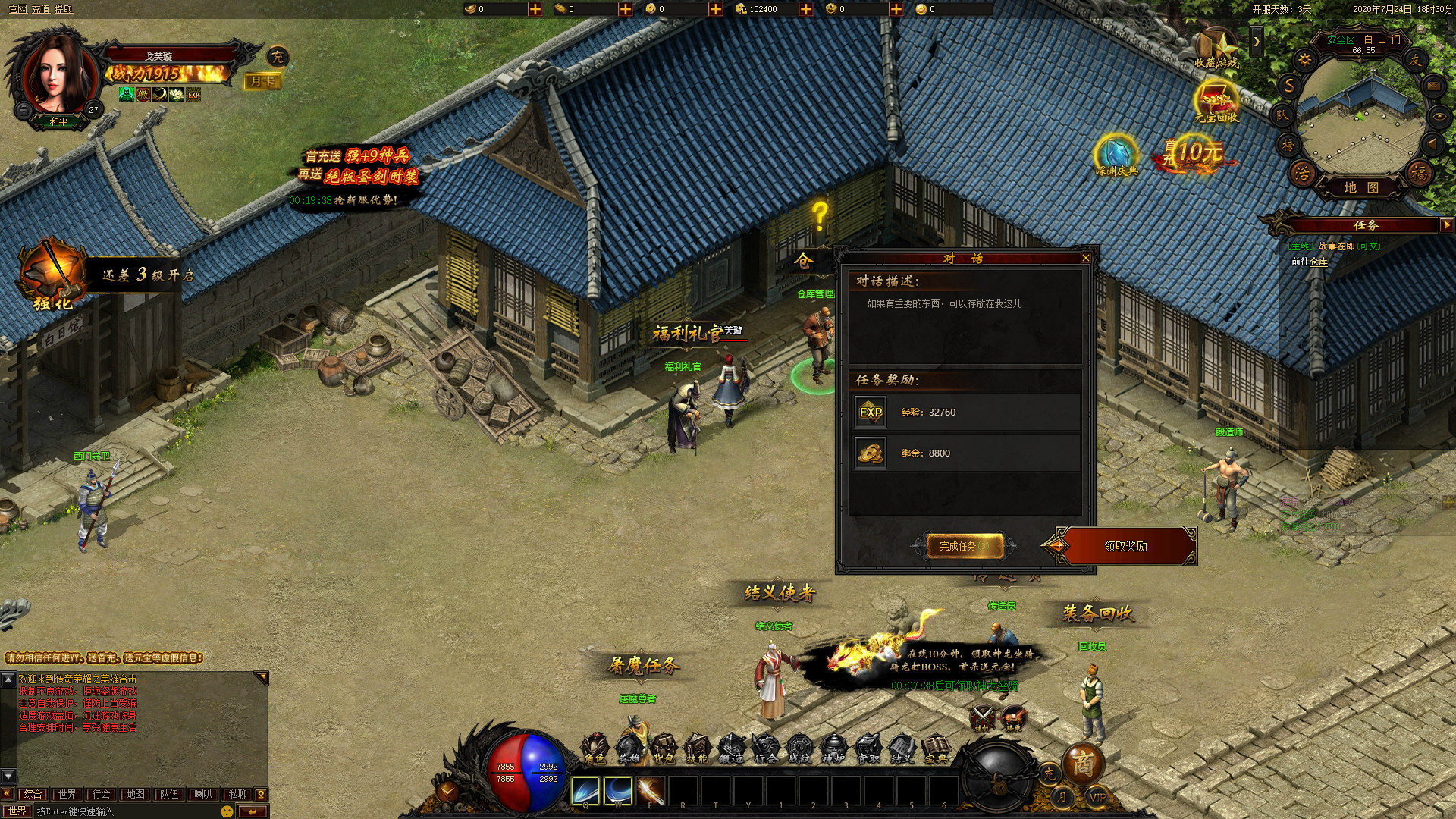The image size is (1456, 819).
Task: Open the 地图 map button
Action: click(x=1361, y=187)
